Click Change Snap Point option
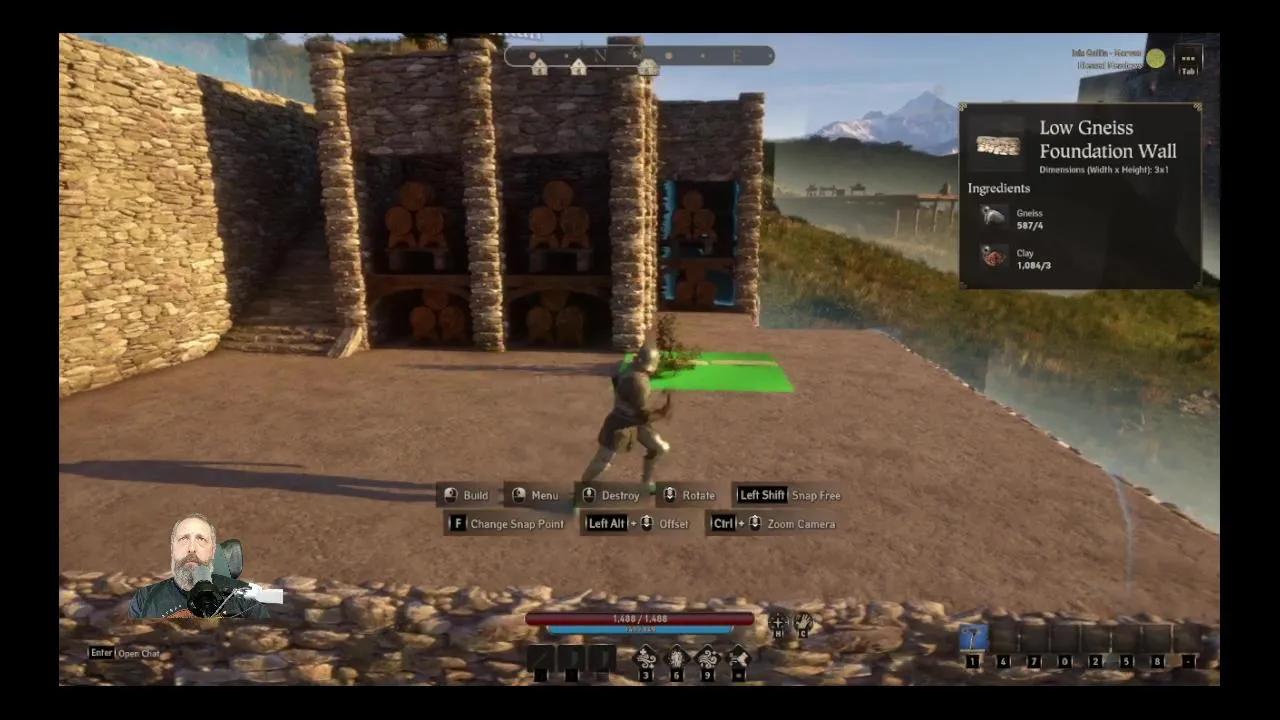The height and width of the screenshot is (720, 1280). (517, 523)
